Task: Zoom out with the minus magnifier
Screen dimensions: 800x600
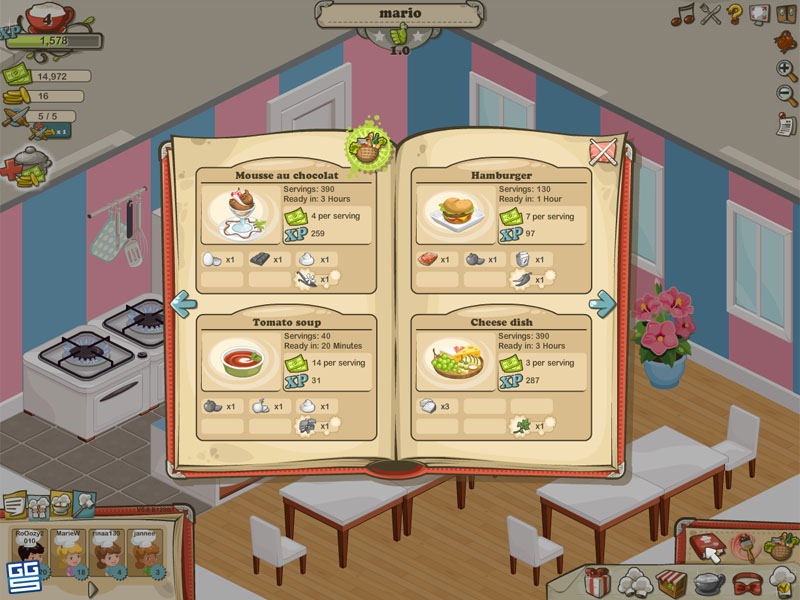Action: (x=786, y=96)
